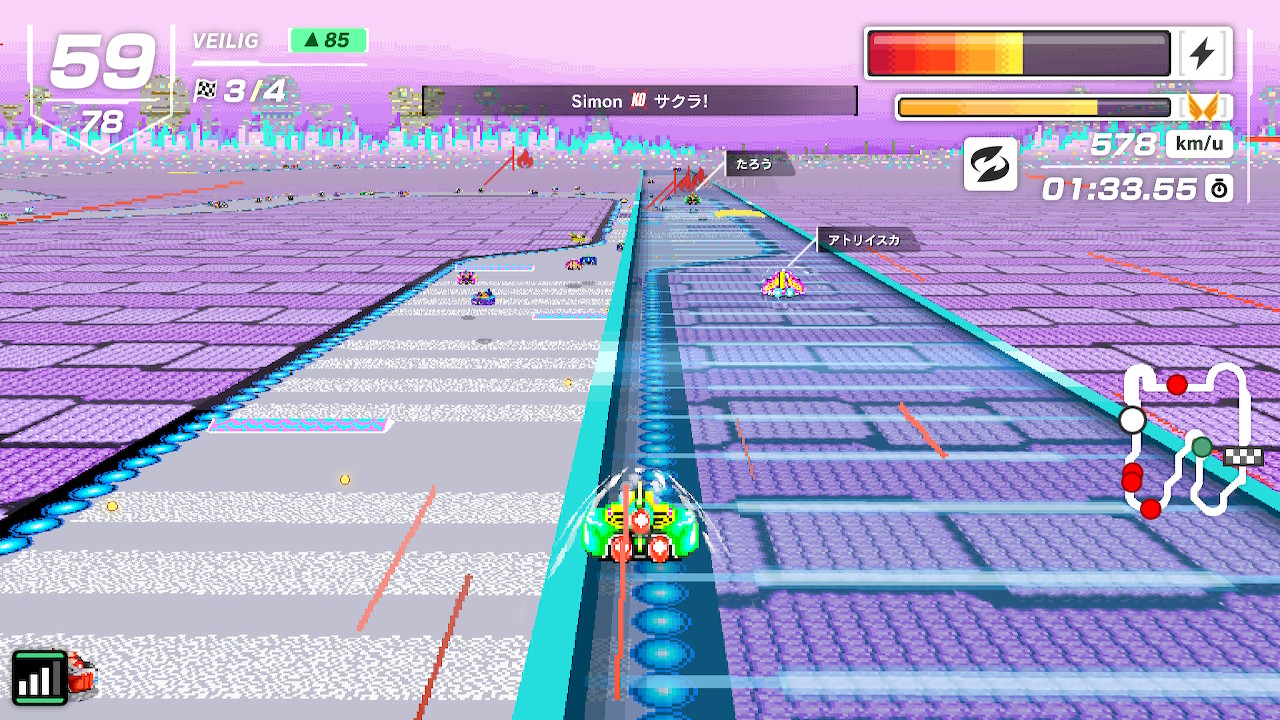Image resolution: width=1280 pixels, height=720 pixels.
Task: Select the たろう player name tag
Action: point(757,164)
